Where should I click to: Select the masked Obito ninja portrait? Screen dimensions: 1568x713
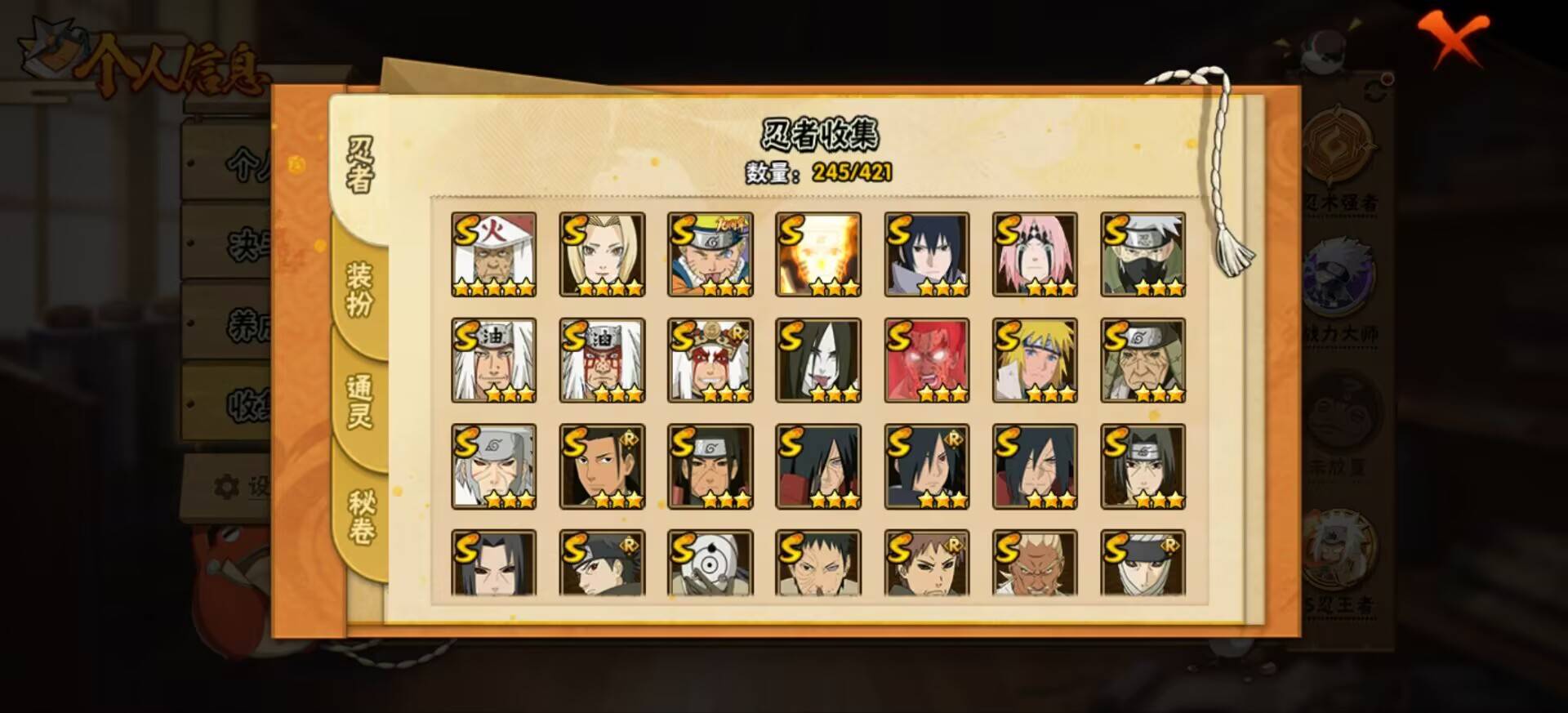(712, 564)
